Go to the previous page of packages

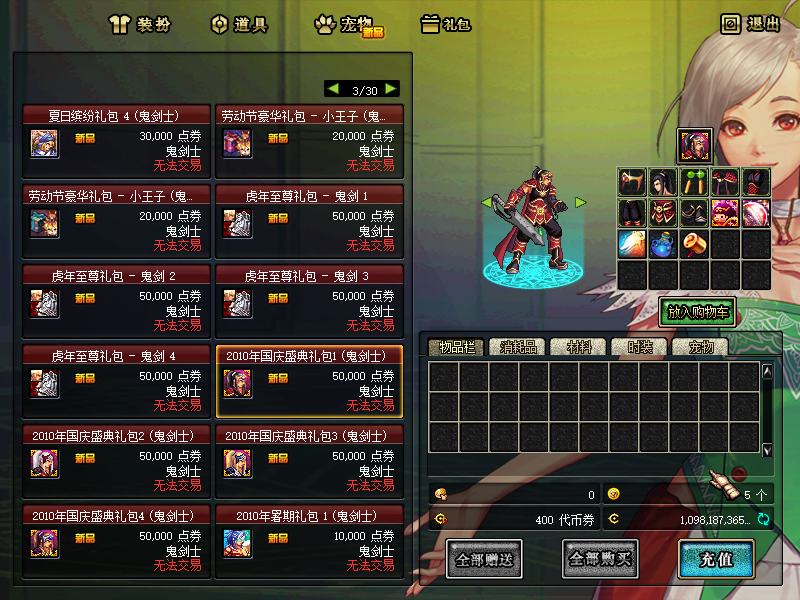tap(333, 89)
